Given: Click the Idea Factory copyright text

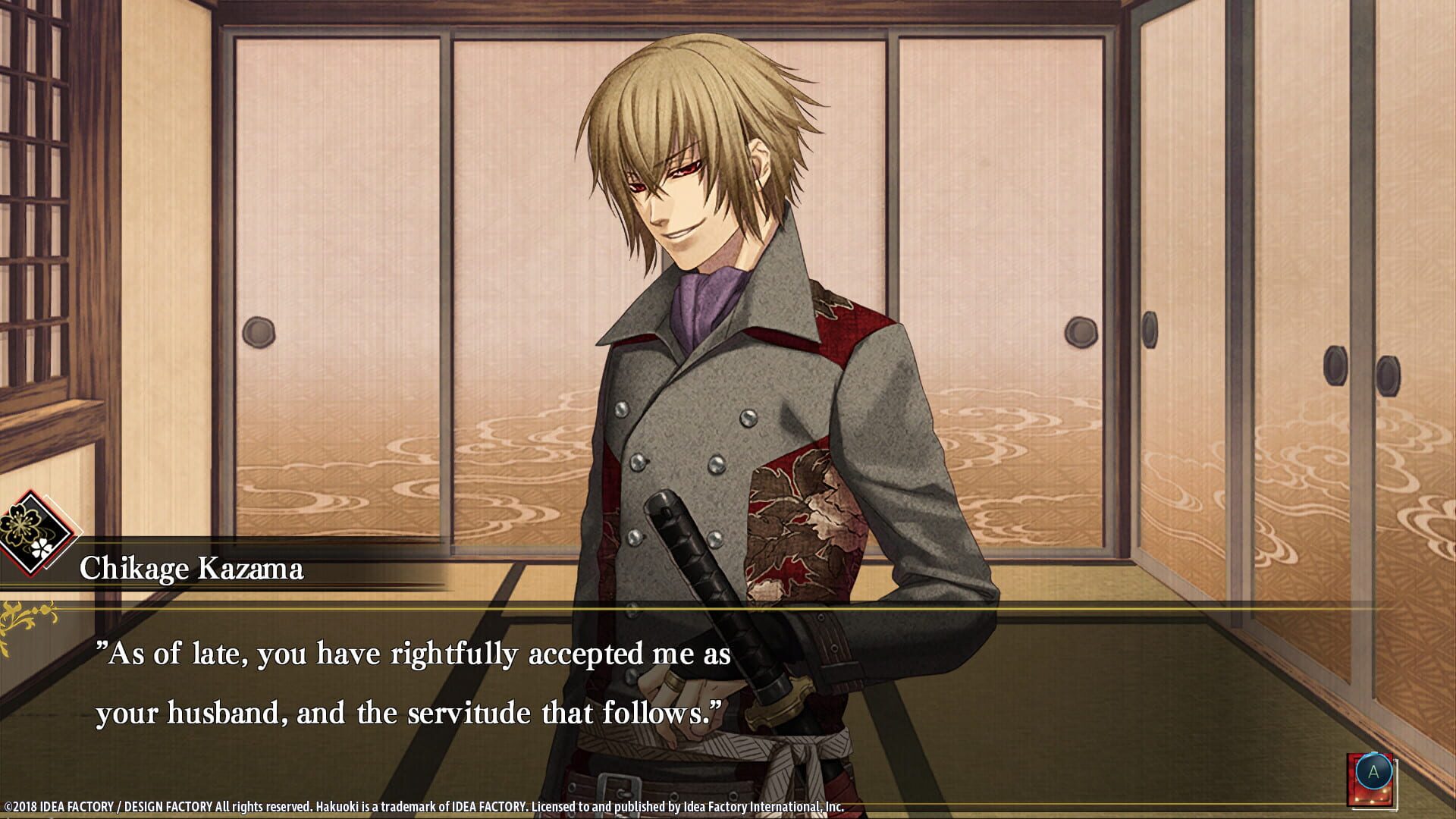Looking at the screenshot, I should point(425,806).
